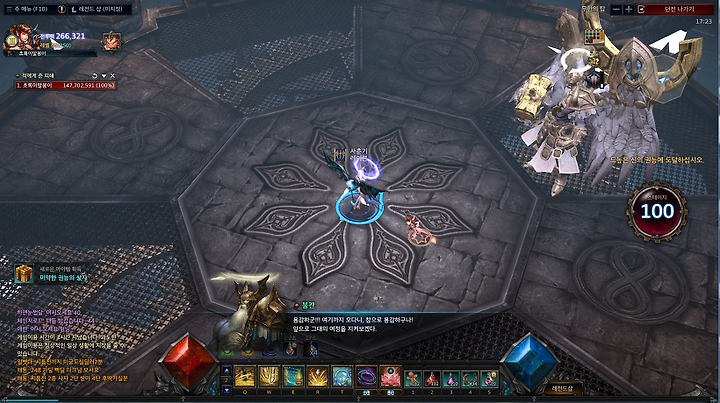Click the player character portrait
The height and width of the screenshot is (403, 720).
coord(19,40)
